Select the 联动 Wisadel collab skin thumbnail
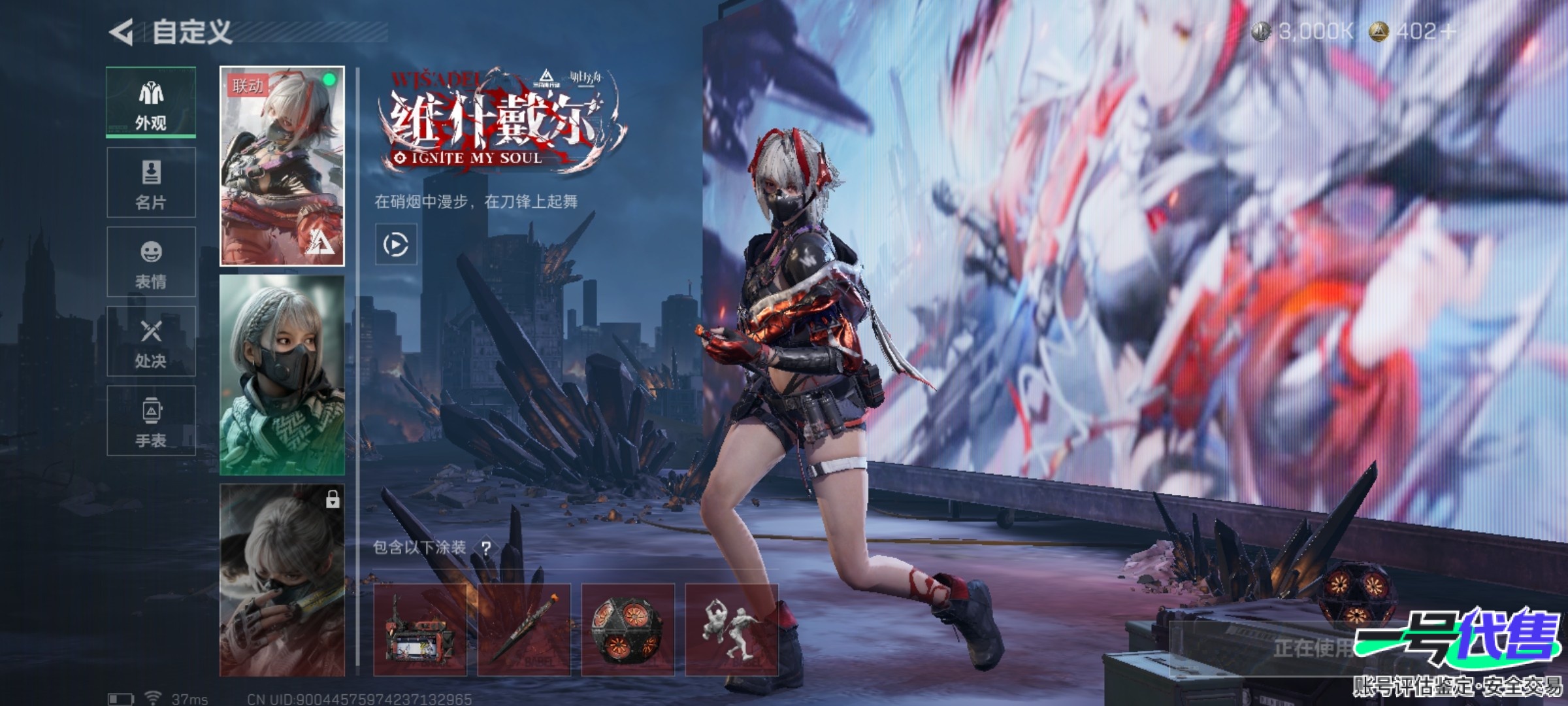 (x=282, y=166)
